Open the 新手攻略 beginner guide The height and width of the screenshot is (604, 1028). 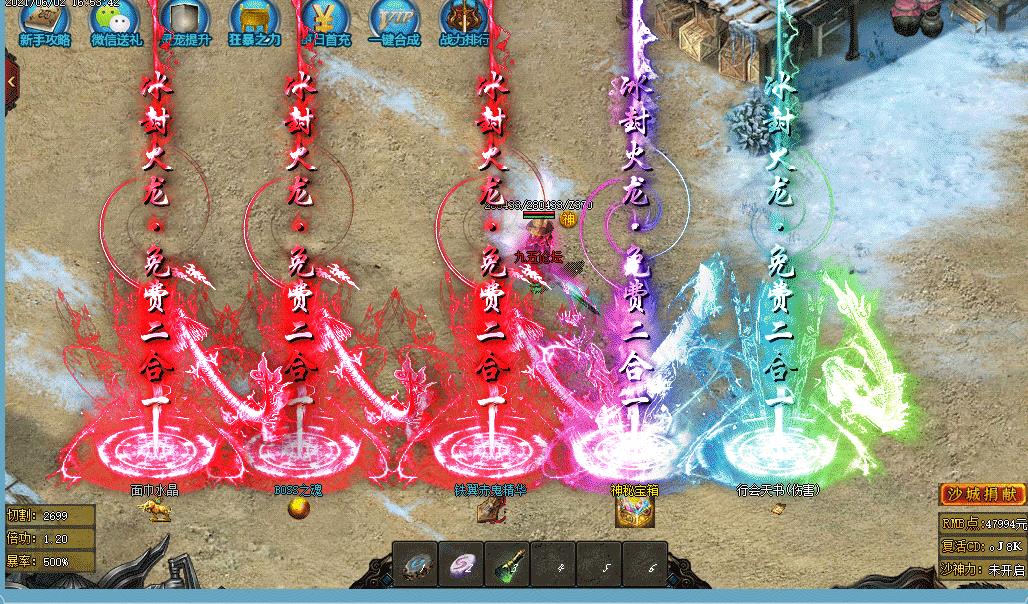point(44,20)
